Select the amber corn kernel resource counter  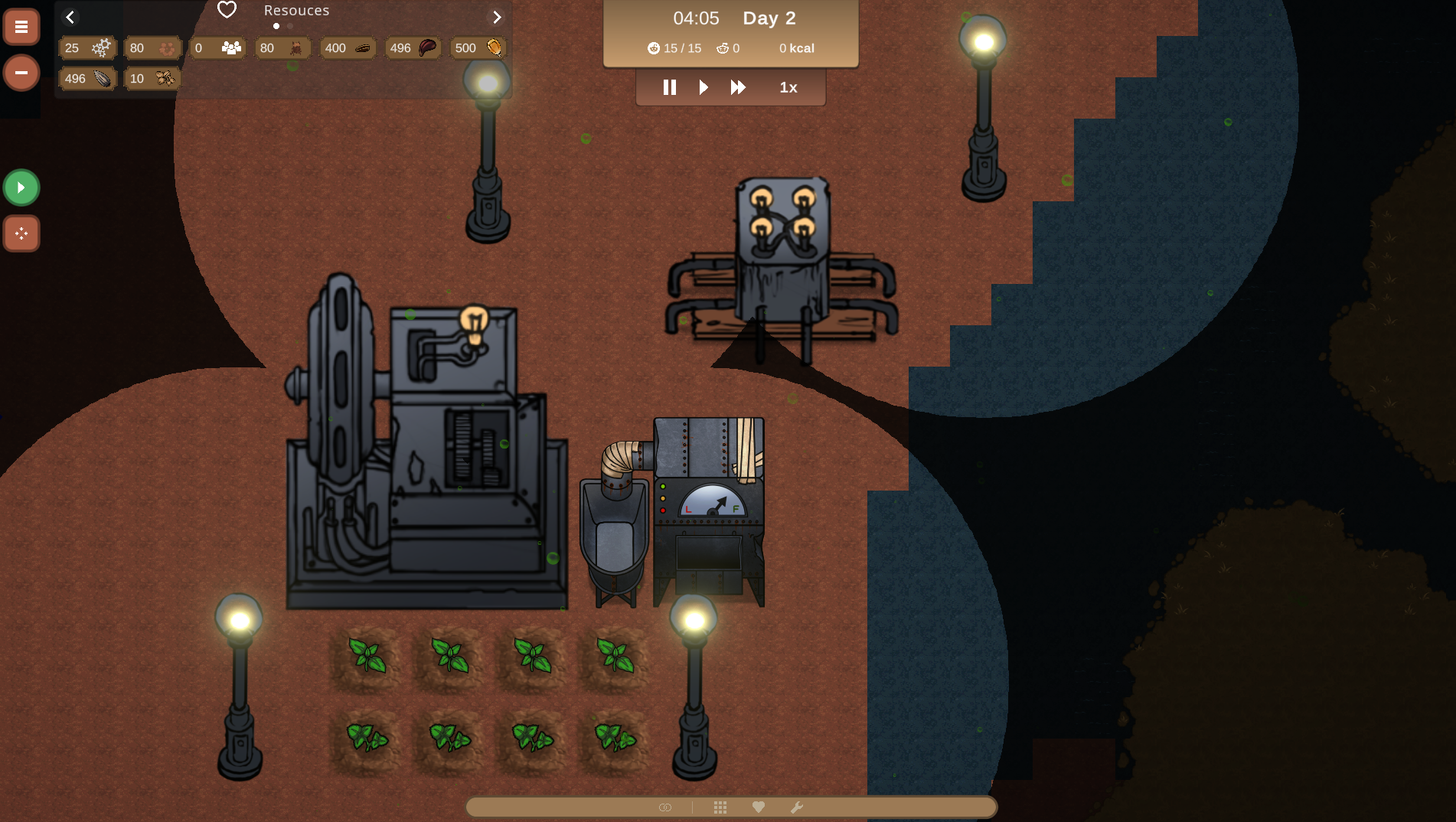click(478, 48)
